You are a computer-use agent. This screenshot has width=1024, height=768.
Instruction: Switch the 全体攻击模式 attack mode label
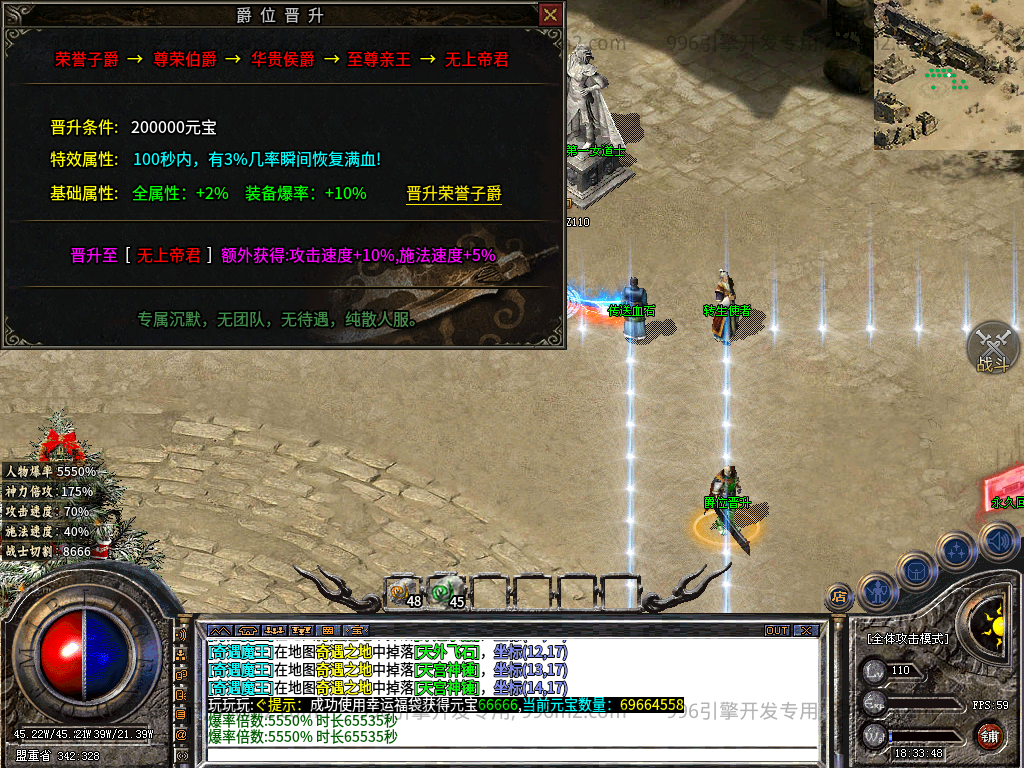coord(908,638)
